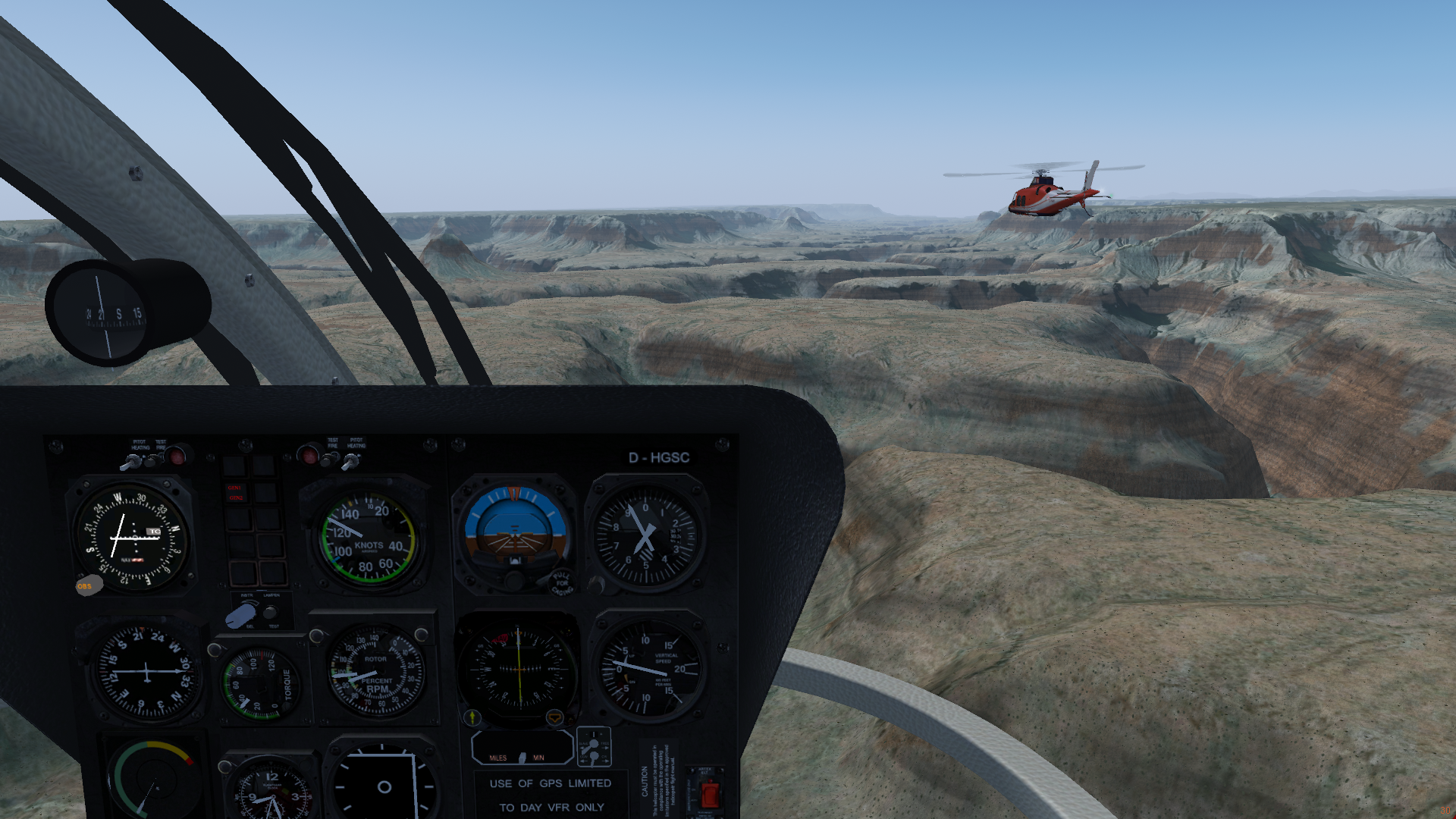Flip the red ELT switch

(x=708, y=794)
